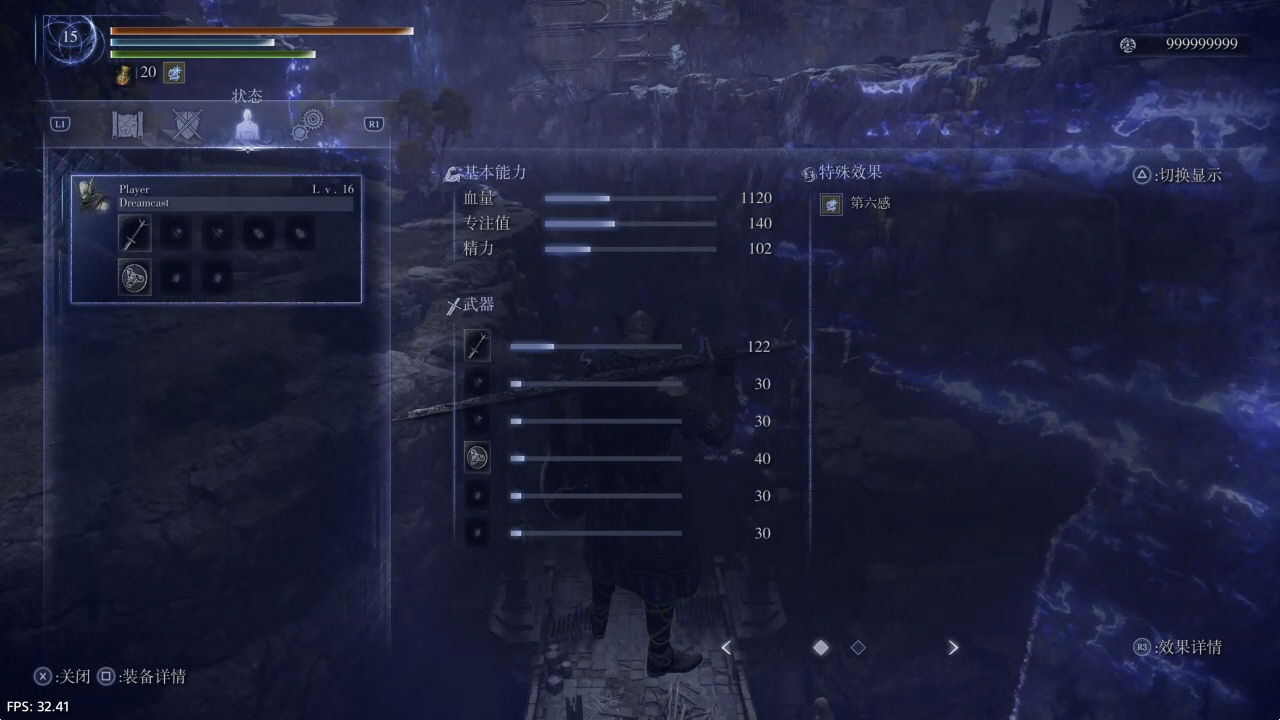Click the flask icon beside the 20 count

[x=125, y=73]
